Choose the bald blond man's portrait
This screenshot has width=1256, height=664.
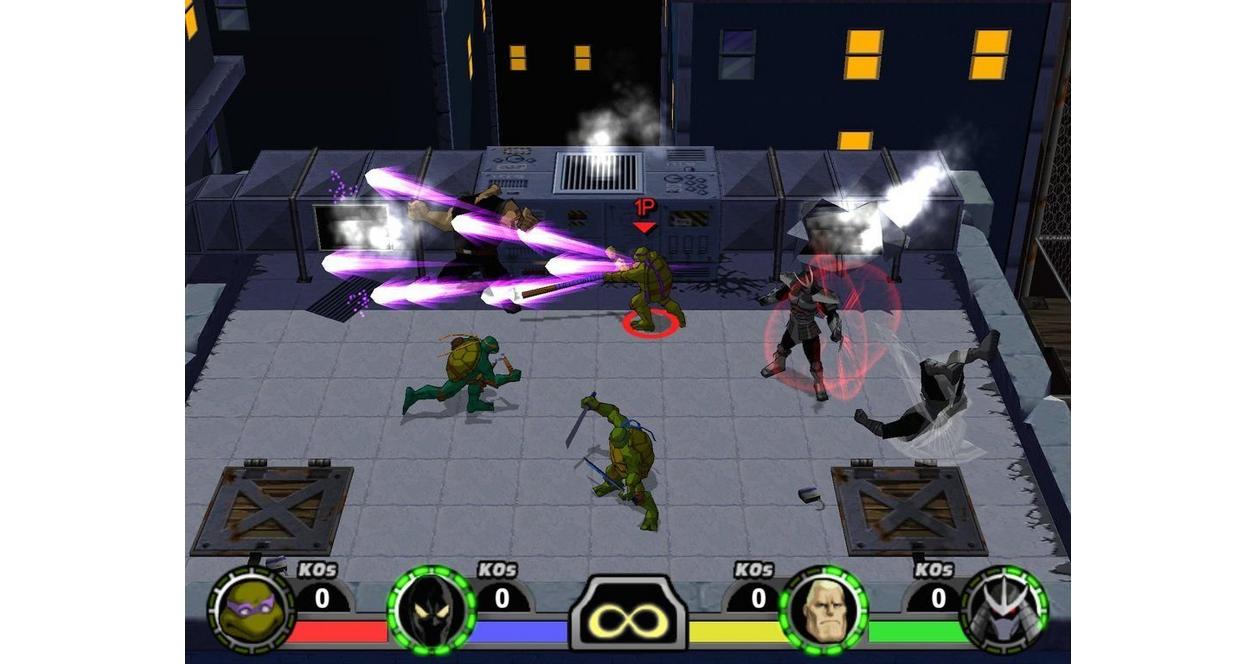pyautogui.click(x=823, y=609)
